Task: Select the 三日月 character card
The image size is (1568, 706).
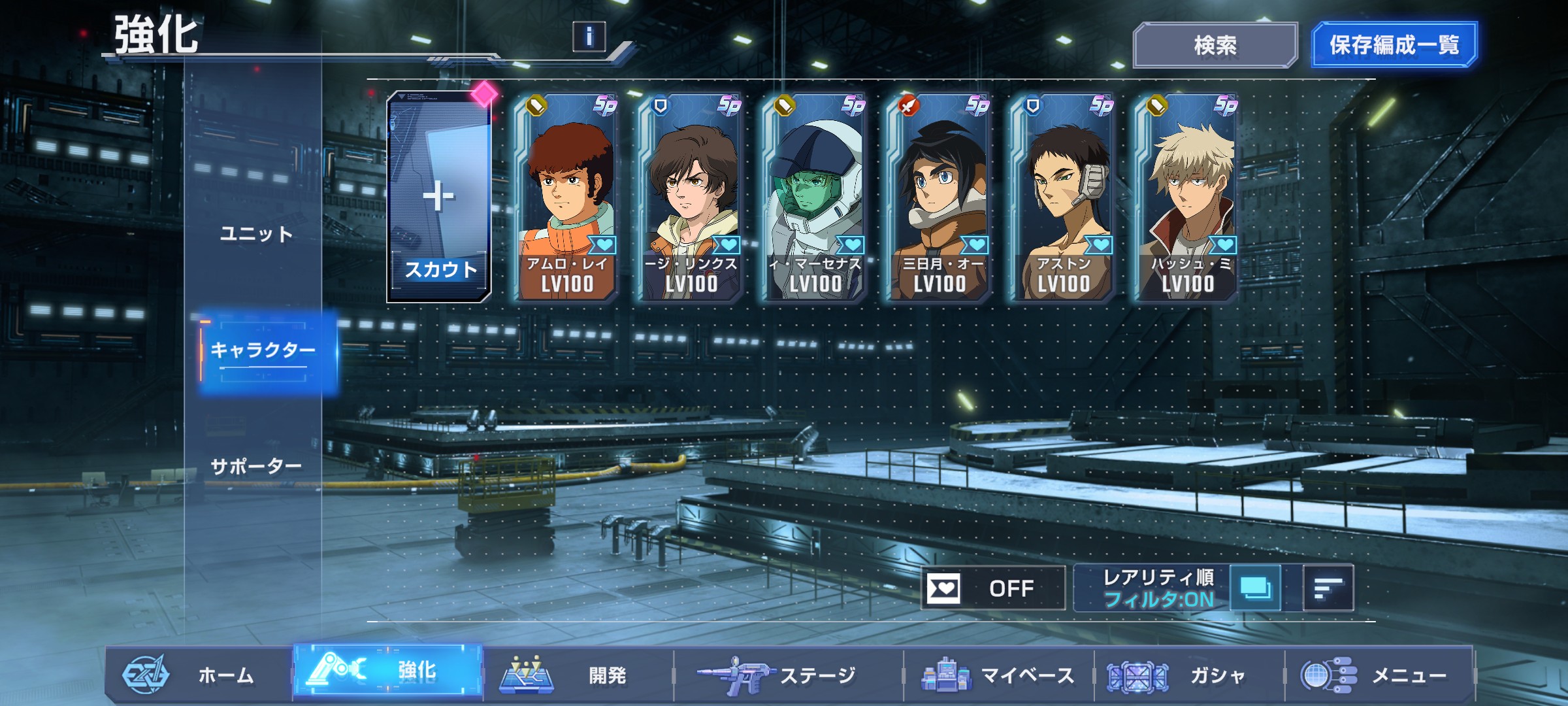Action: pos(939,197)
